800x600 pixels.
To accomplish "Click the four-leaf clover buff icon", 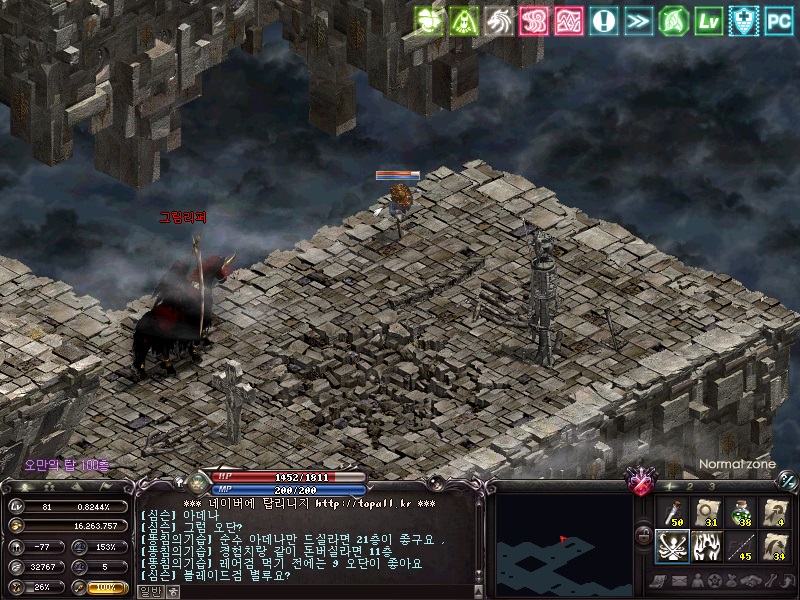I will pos(430,19).
